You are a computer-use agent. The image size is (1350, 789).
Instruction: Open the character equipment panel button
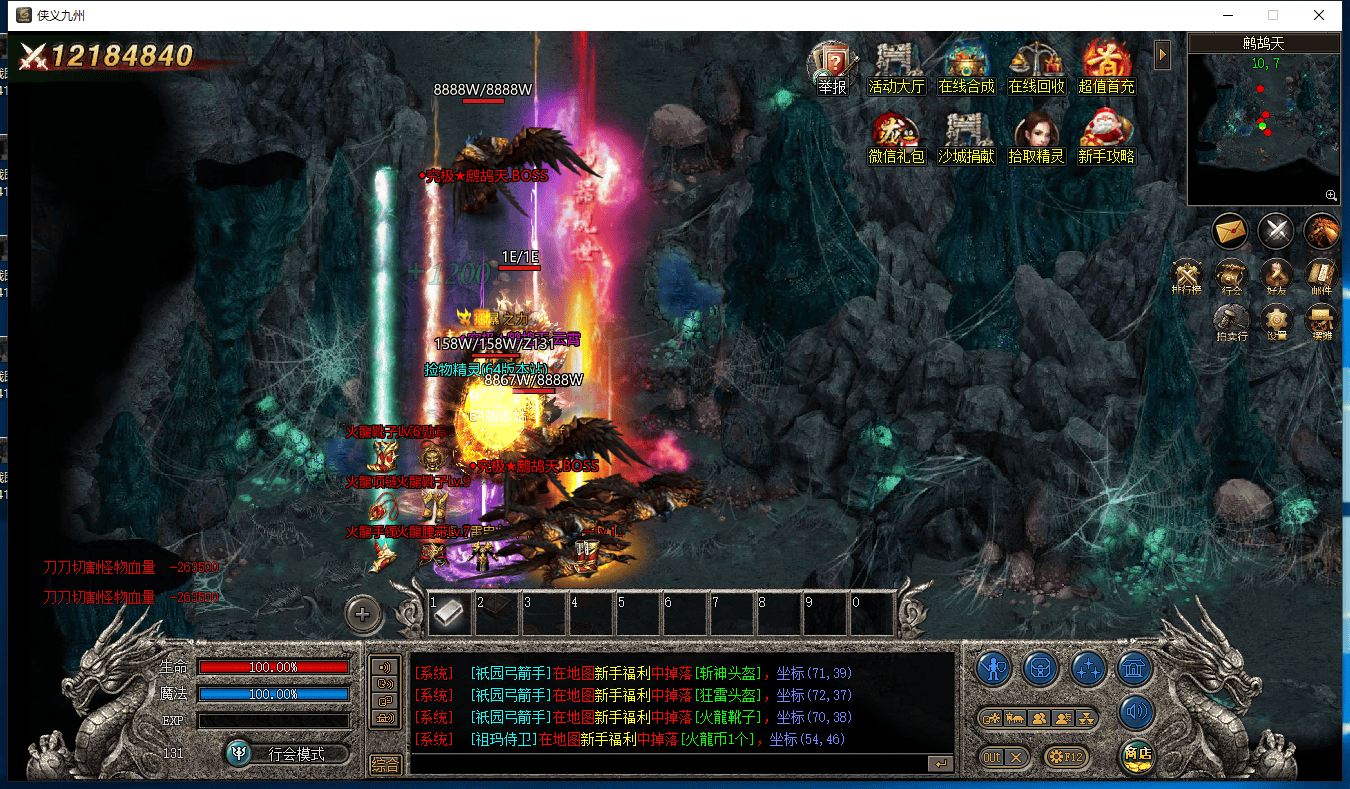992,667
